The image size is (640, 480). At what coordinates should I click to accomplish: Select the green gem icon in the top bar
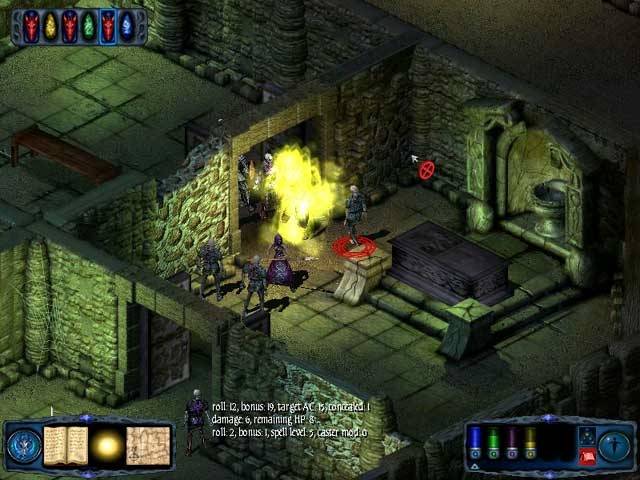89,25
